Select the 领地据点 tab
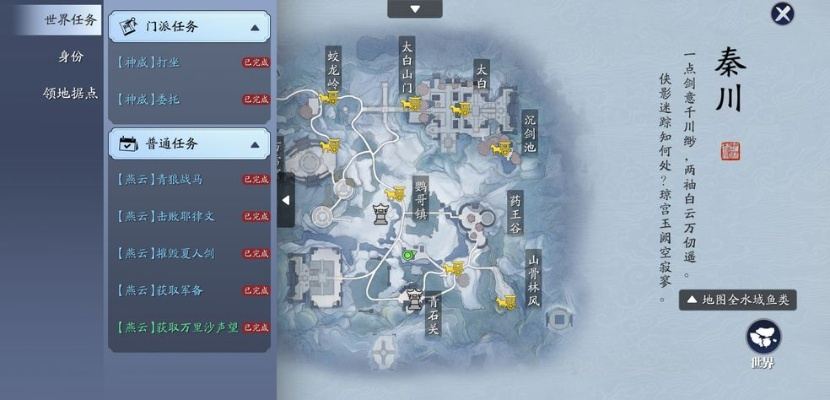The width and height of the screenshot is (830, 400). [69, 93]
